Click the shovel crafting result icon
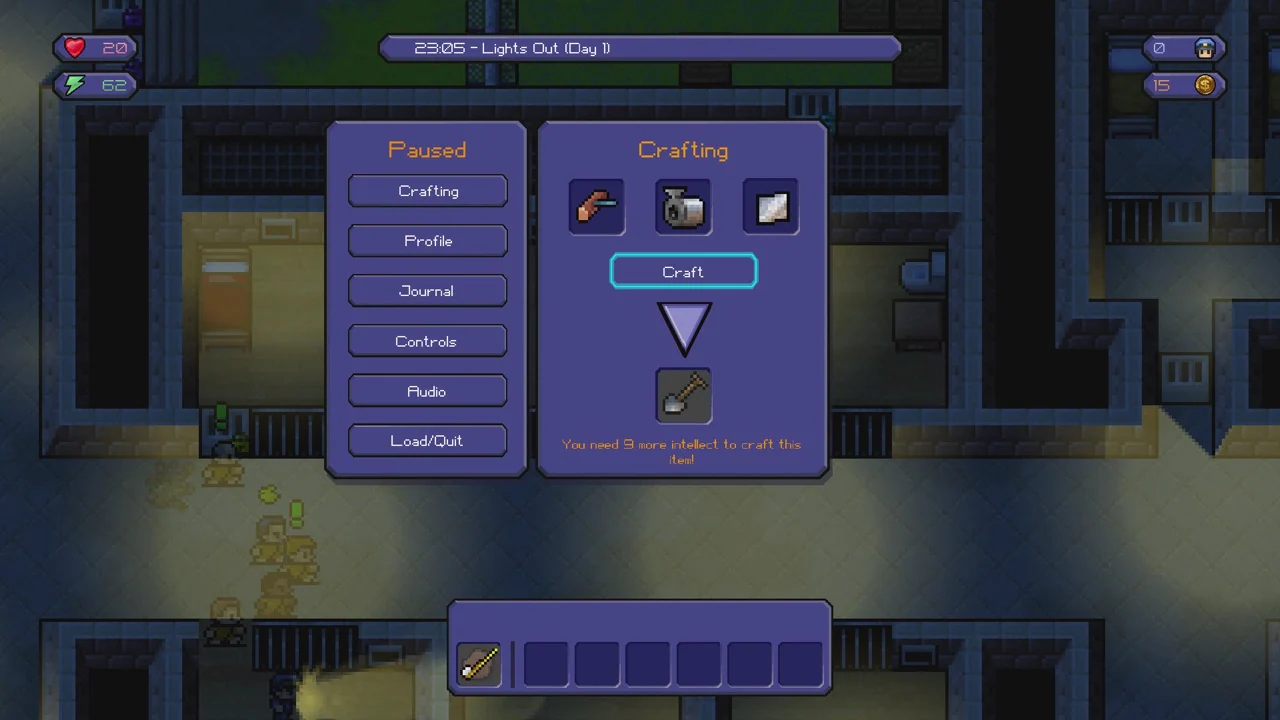1280x720 pixels. [x=683, y=395]
